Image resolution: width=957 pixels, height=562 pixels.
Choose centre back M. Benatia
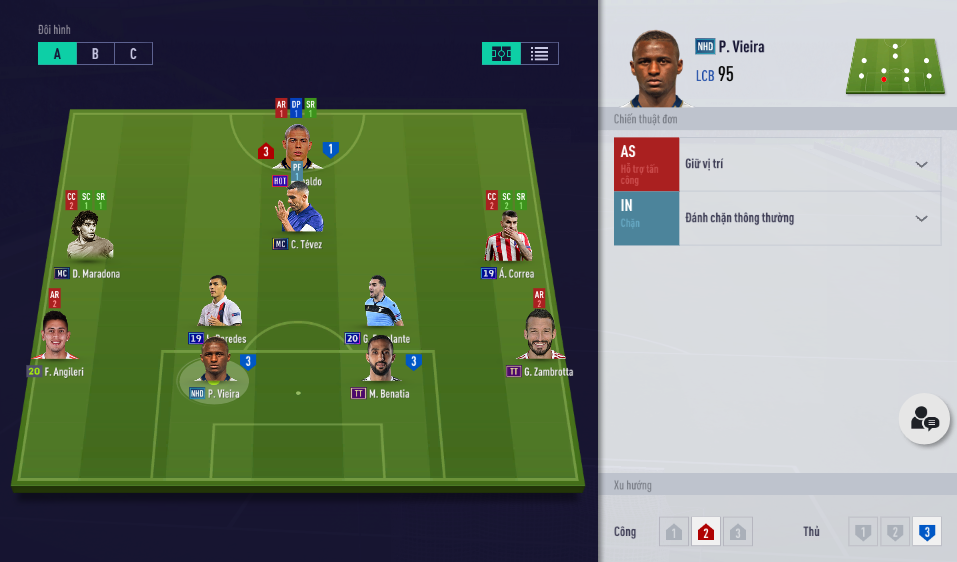(381, 360)
